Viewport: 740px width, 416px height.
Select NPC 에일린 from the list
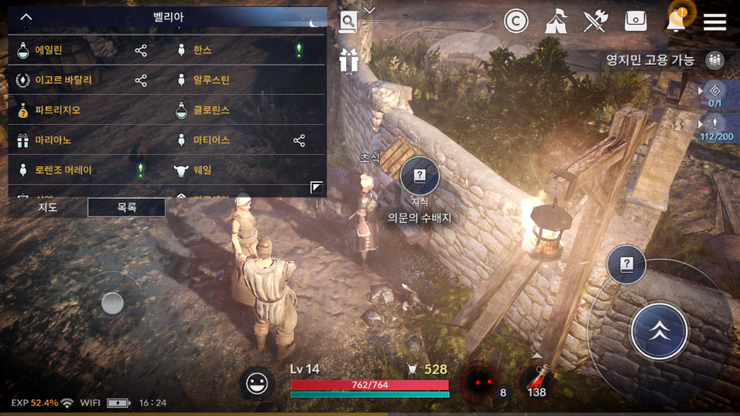pos(49,50)
